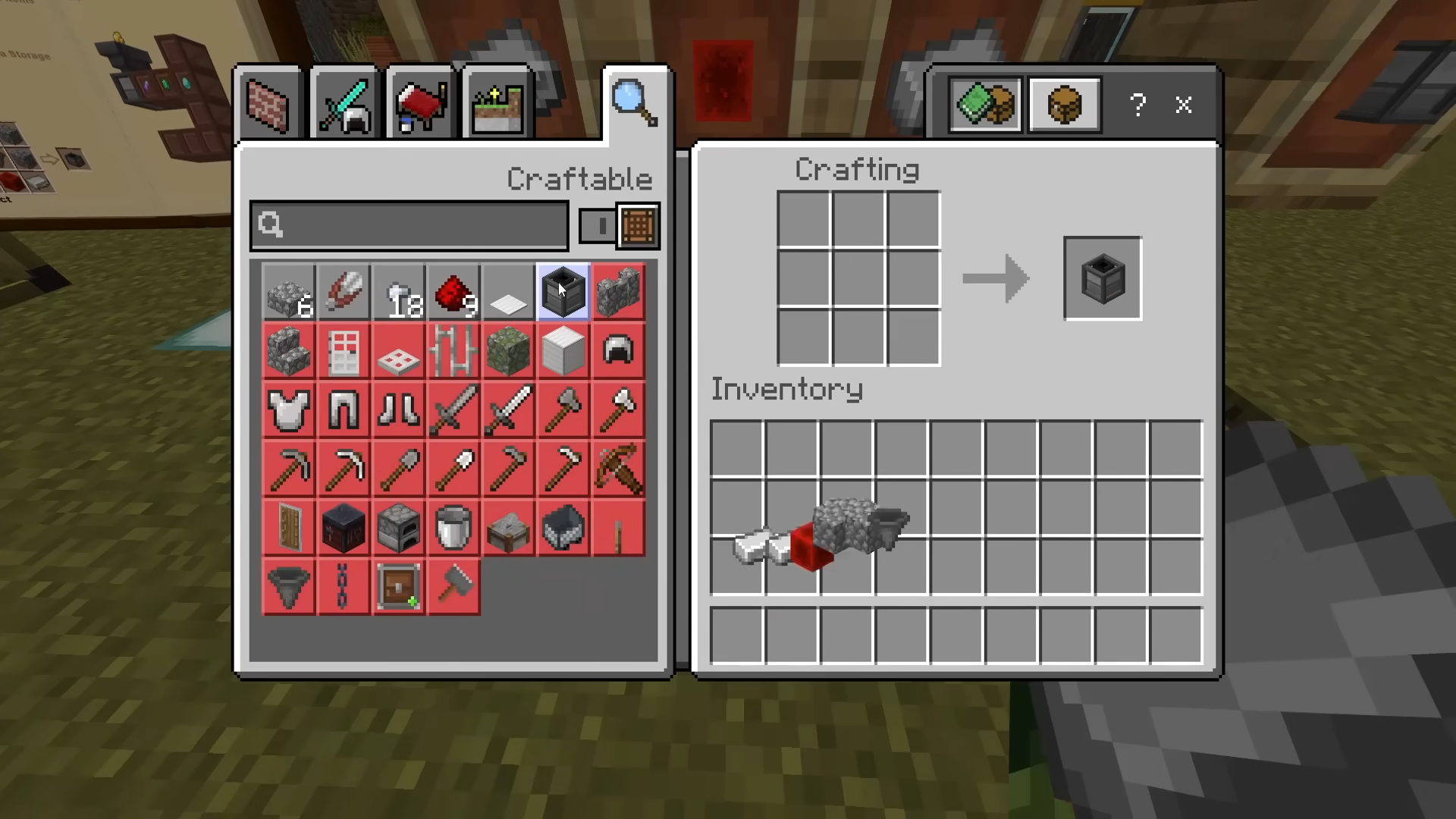Choose the cobblestone wall recipe
The height and width of the screenshot is (819, 1456).
[618, 292]
